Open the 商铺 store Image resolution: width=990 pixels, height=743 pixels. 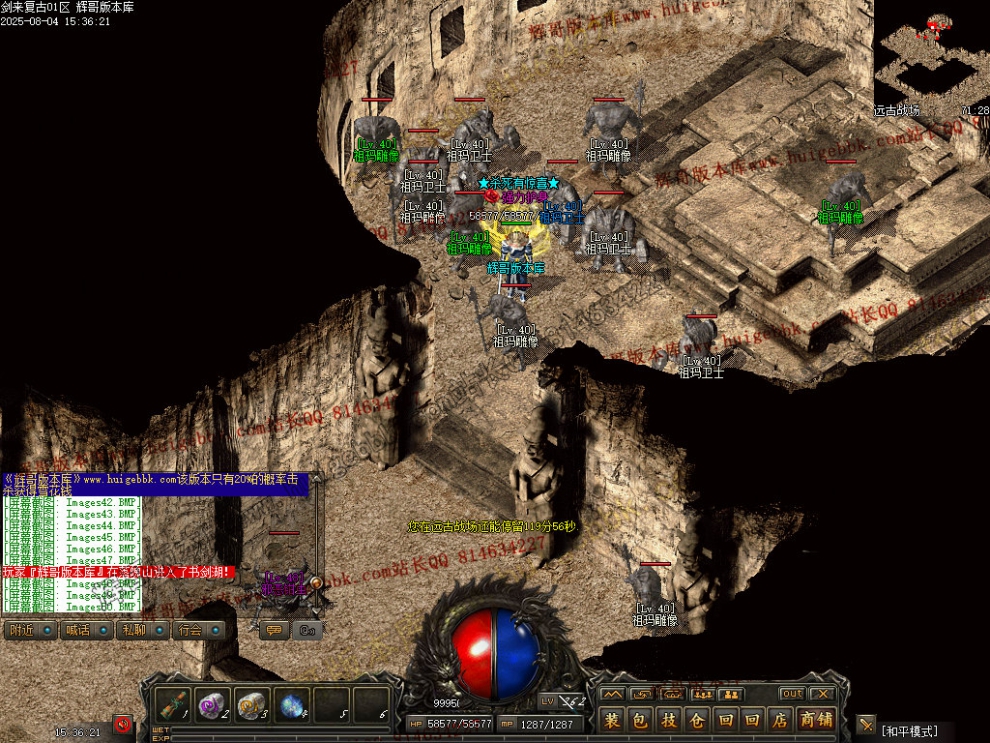tap(816, 720)
